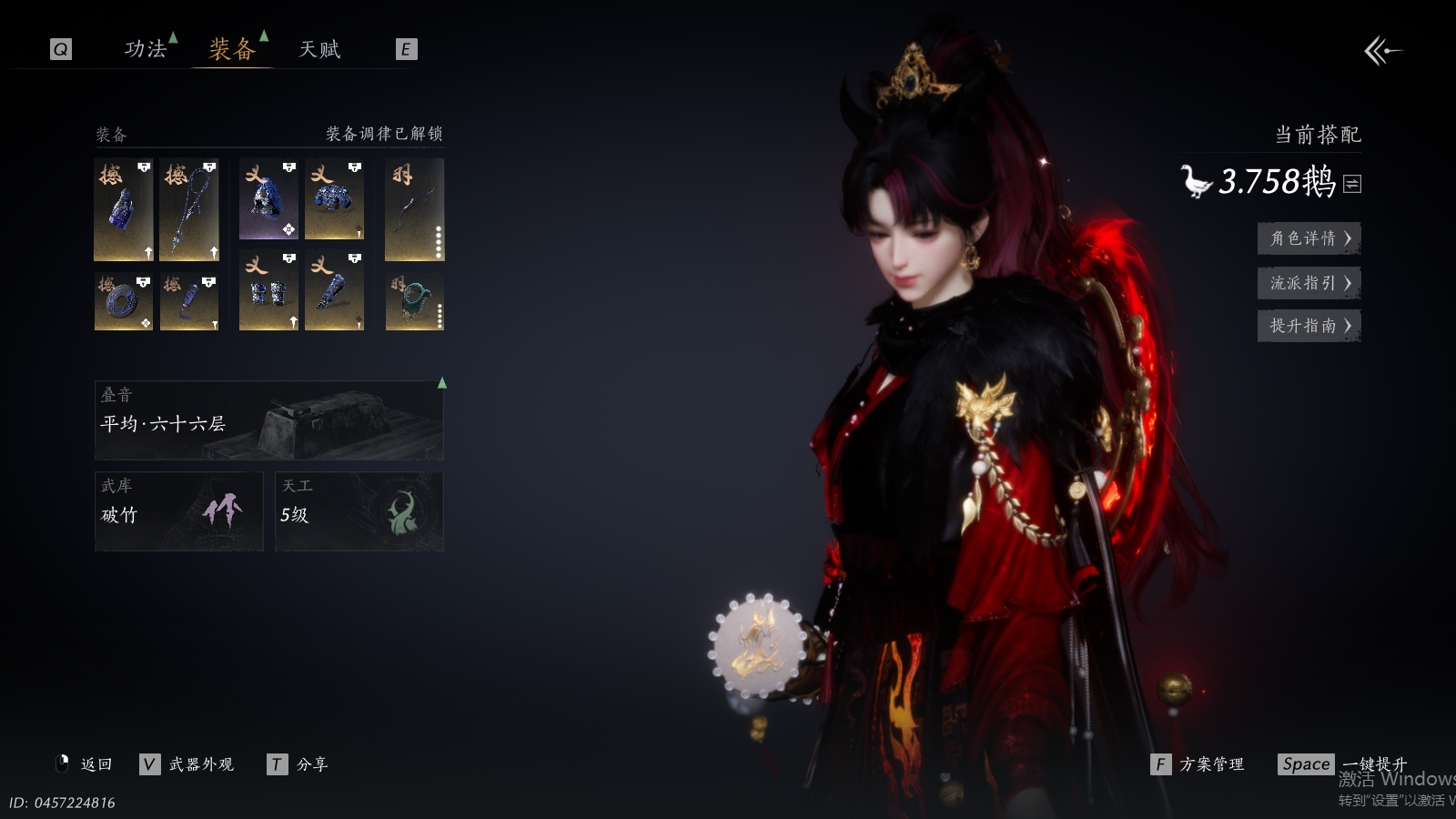The height and width of the screenshot is (819, 1456).
Task: Open the 叠音 平均·六十六层 panel
Action: pos(268,420)
